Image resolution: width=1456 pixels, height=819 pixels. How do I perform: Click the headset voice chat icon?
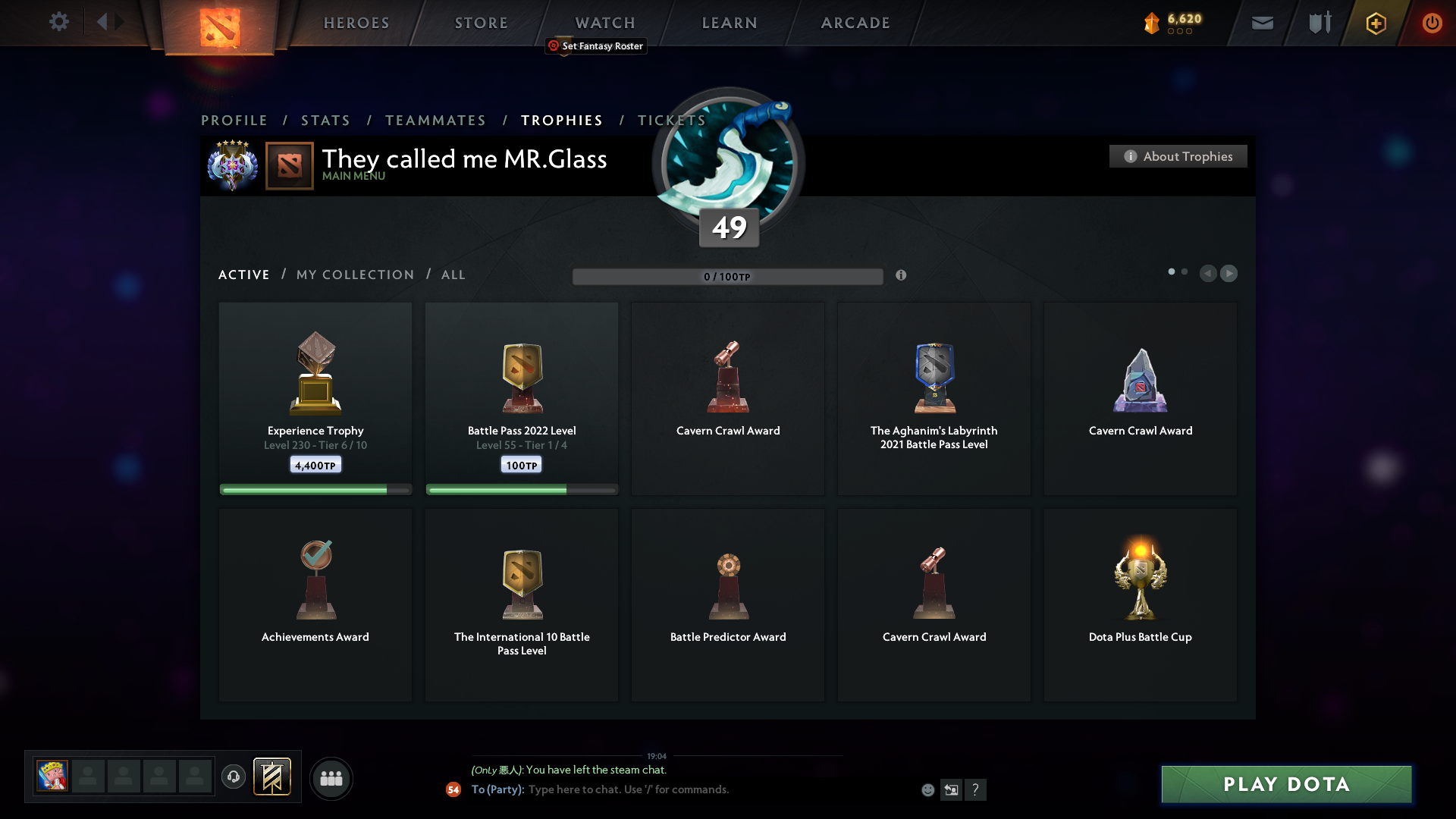point(234,778)
